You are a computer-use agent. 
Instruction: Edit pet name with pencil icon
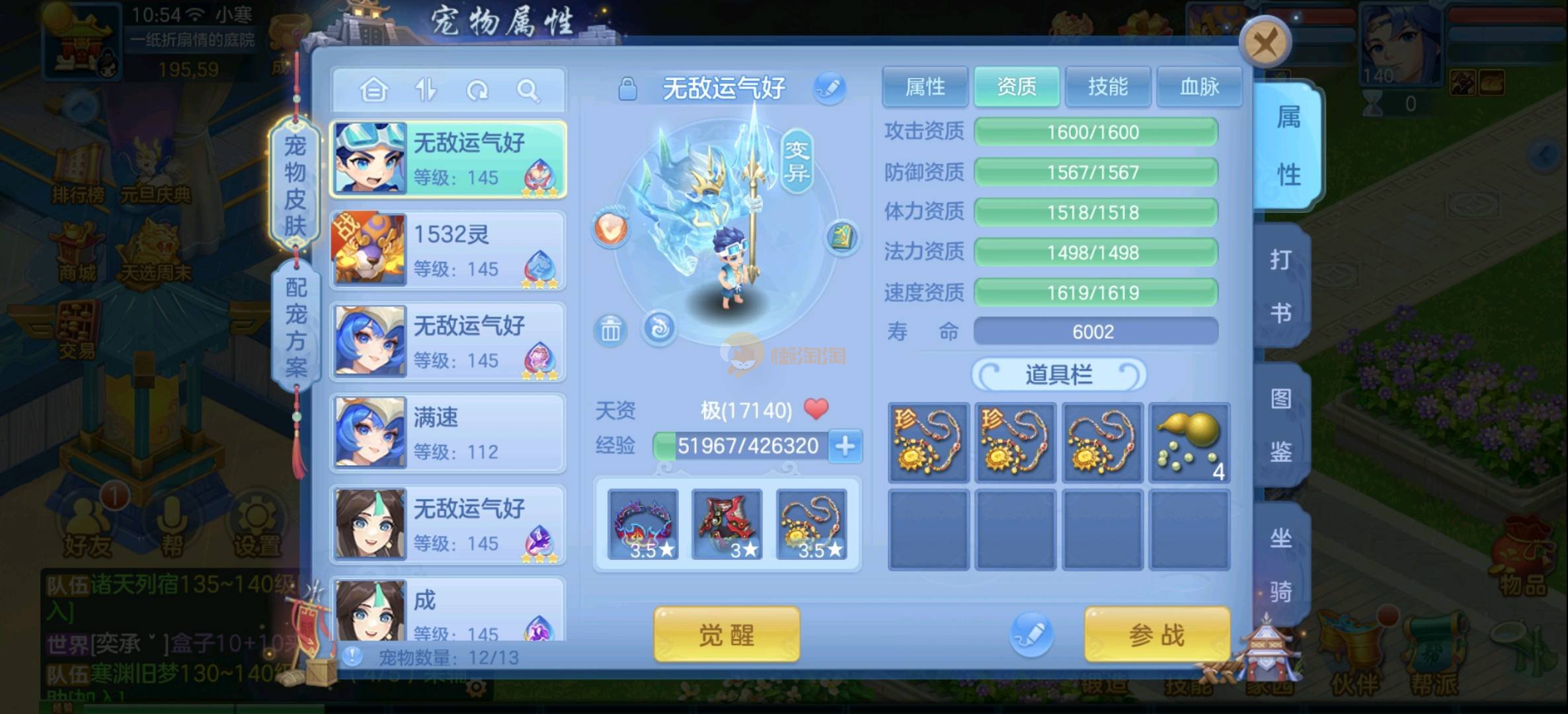click(x=829, y=88)
